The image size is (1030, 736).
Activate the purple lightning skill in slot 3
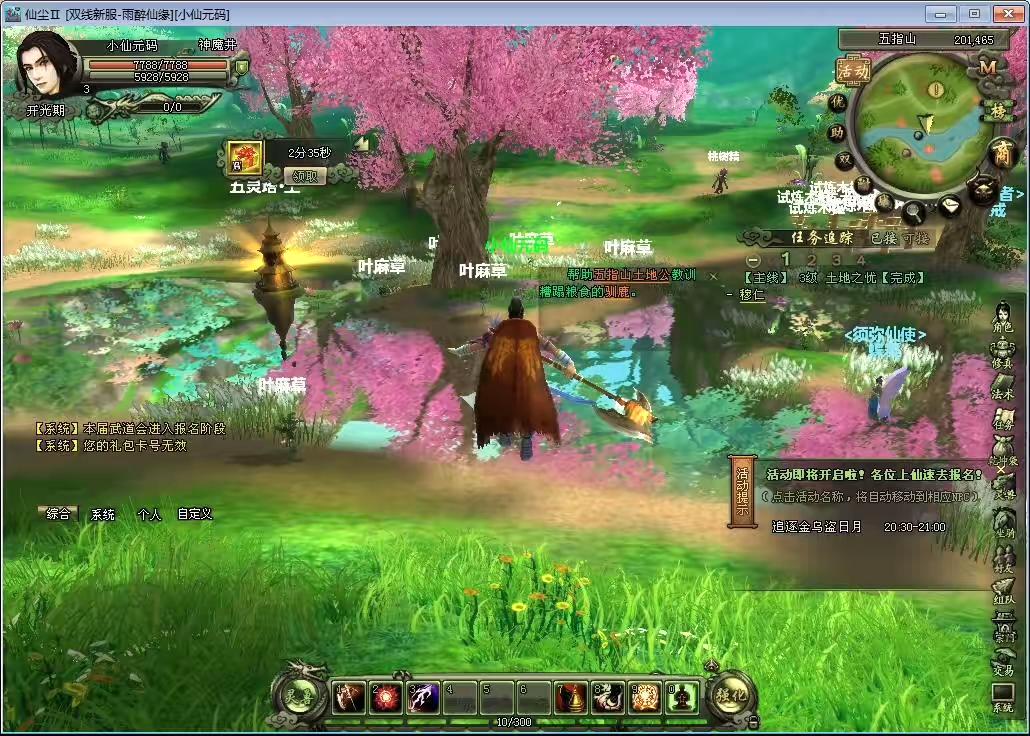pyautogui.click(x=423, y=698)
